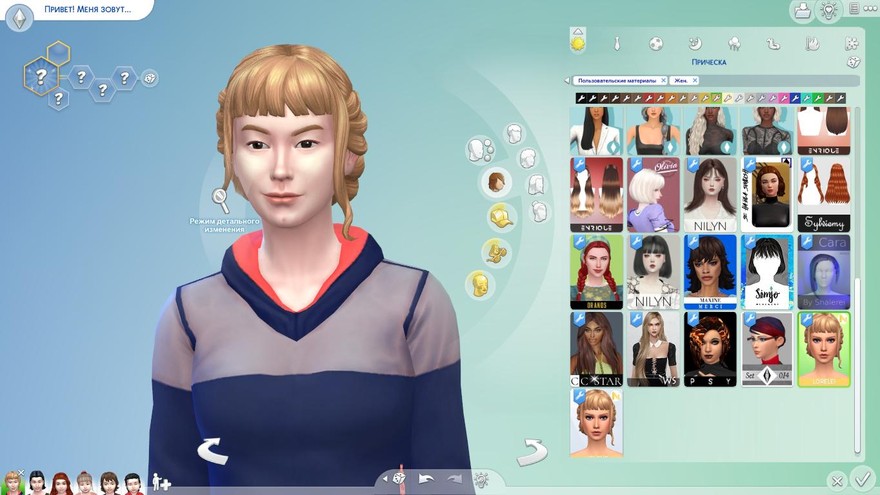Screen dimensions: 880x495
Task: Choose the NILYN long dark hair thumbnail
Action: (710, 195)
